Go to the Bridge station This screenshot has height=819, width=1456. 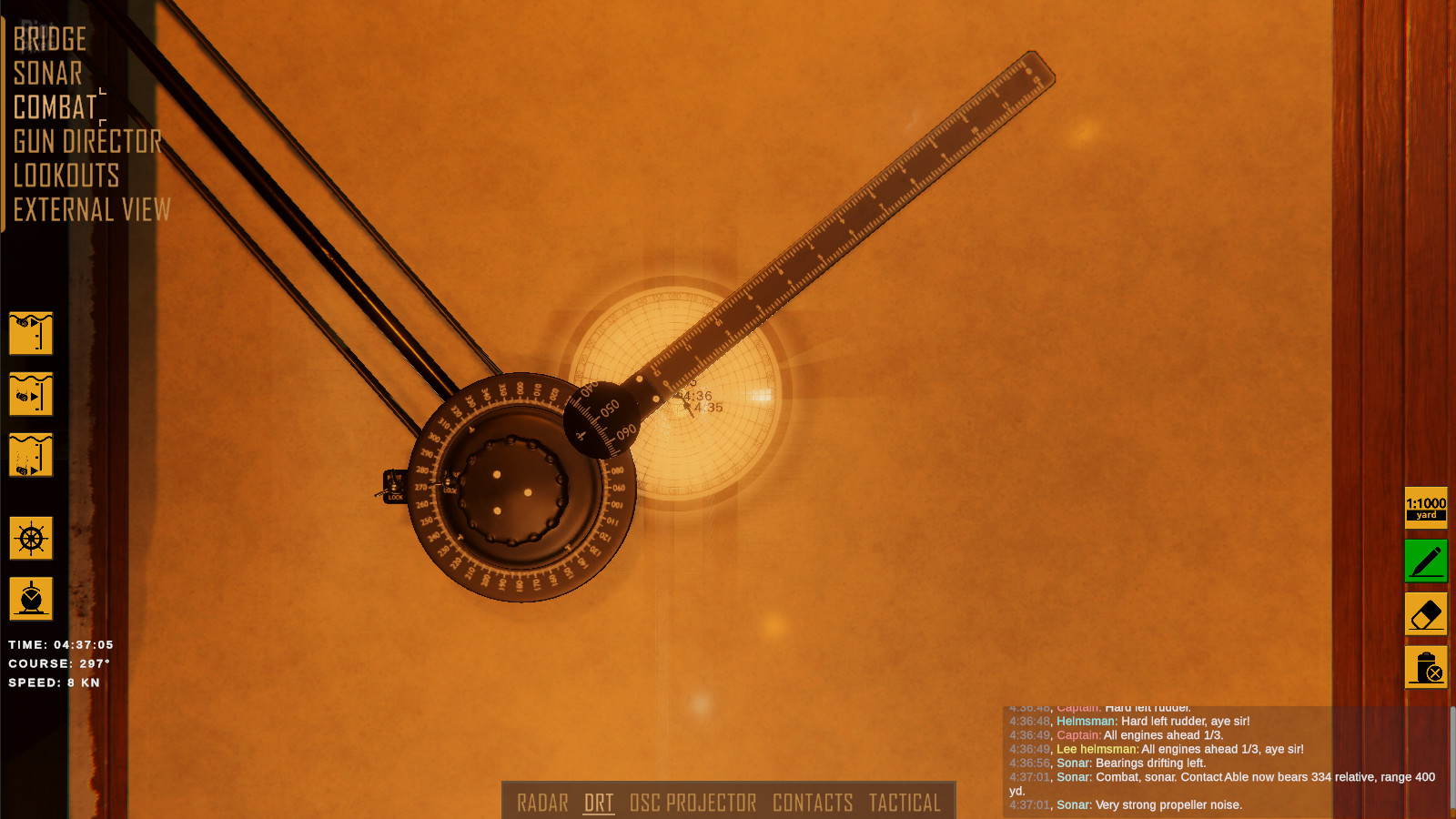(x=50, y=39)
